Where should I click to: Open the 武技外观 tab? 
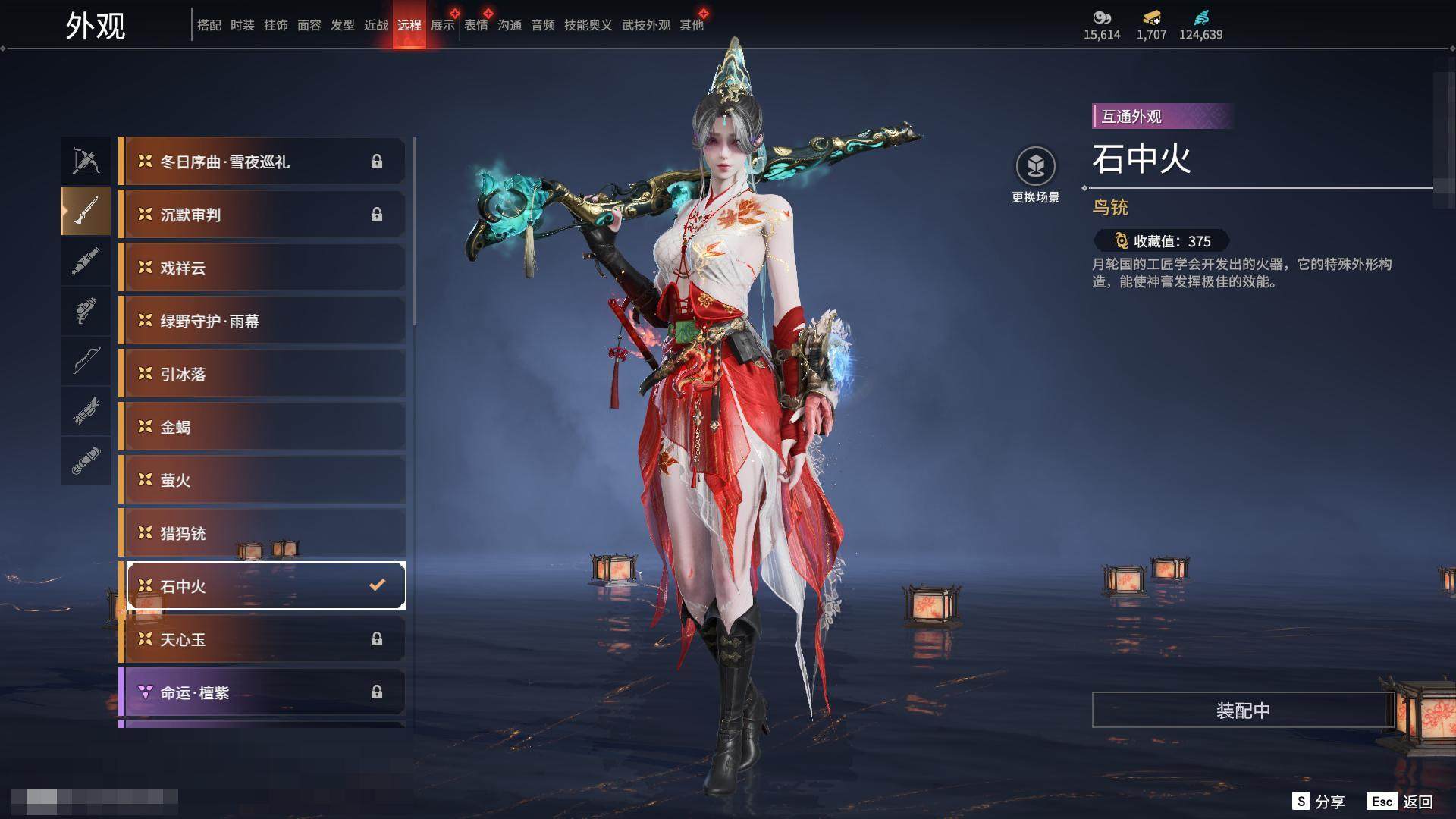pos(646,25)
